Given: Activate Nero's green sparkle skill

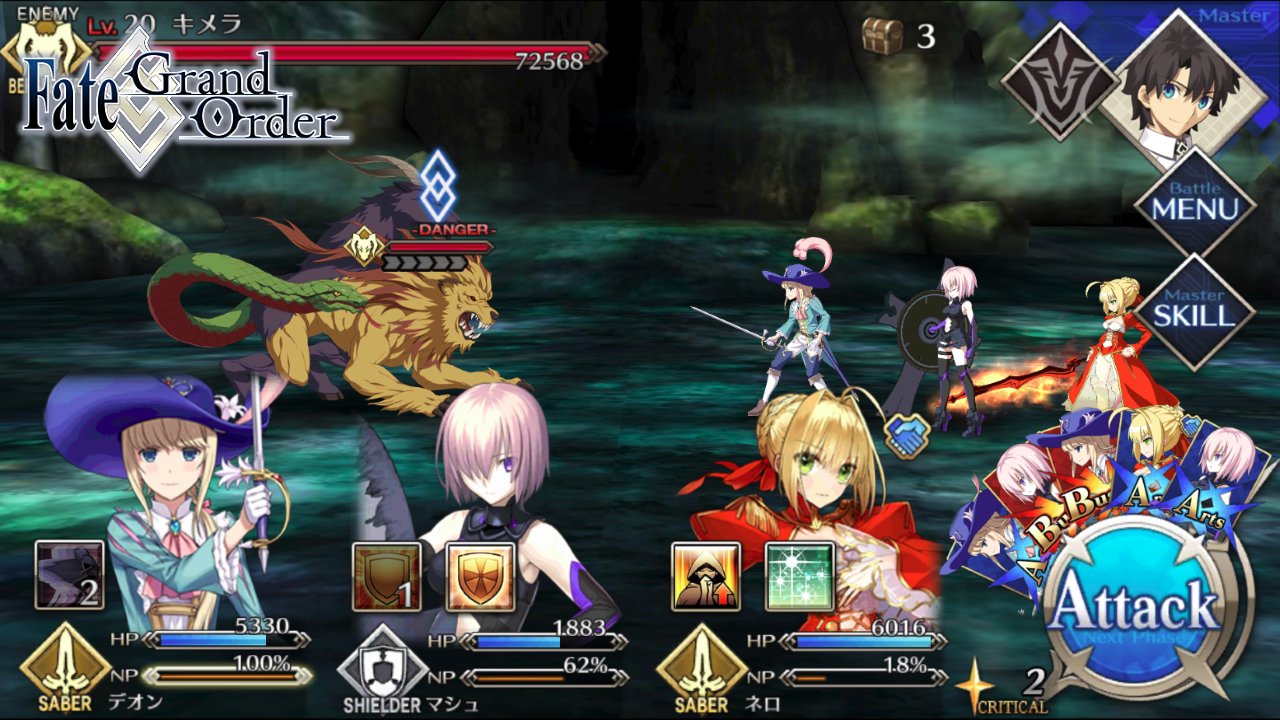Looking at the screenshot, I should pyautogui.click(x=799, y=576).
